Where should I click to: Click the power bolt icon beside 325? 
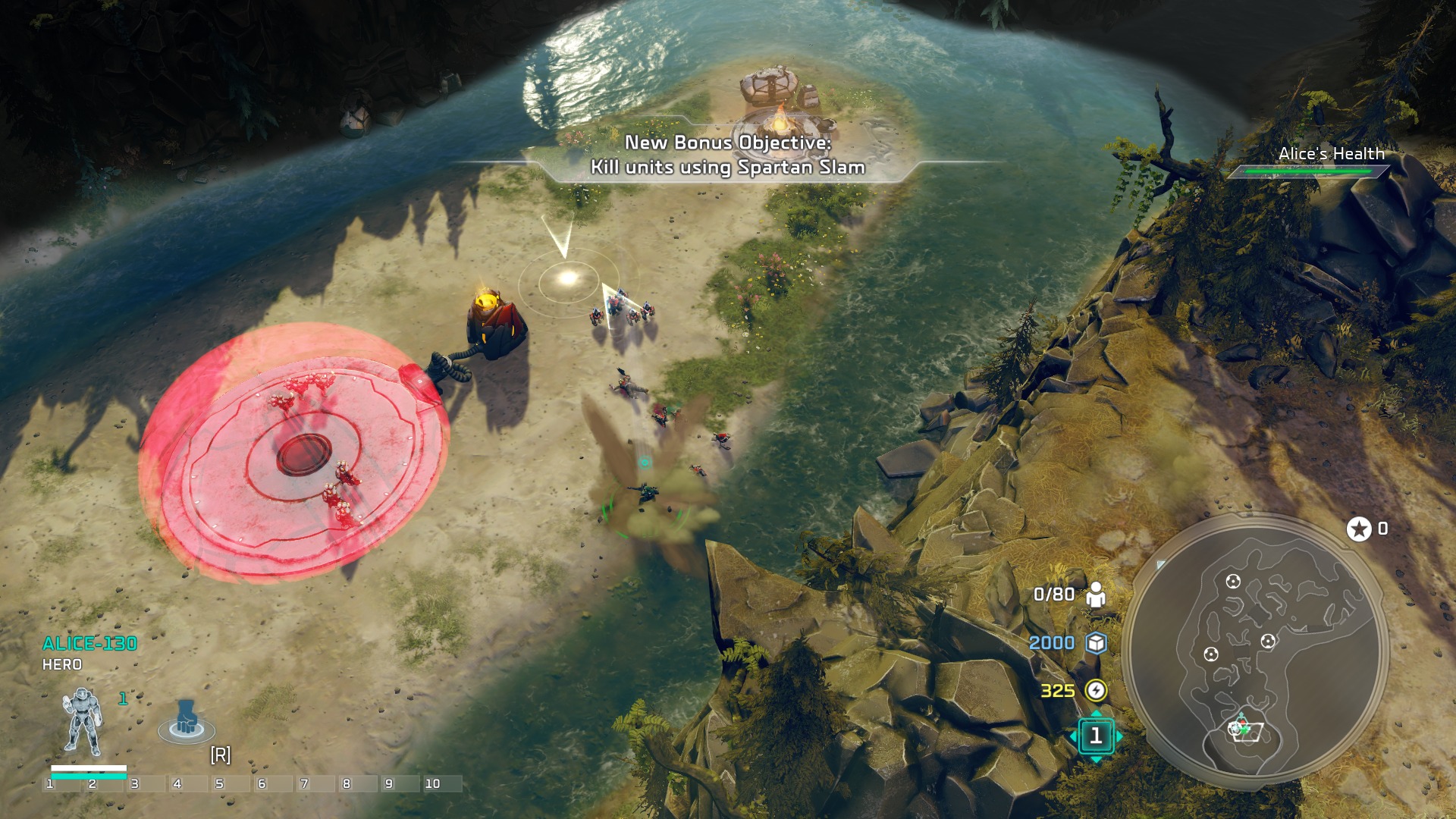[1096, 690]
